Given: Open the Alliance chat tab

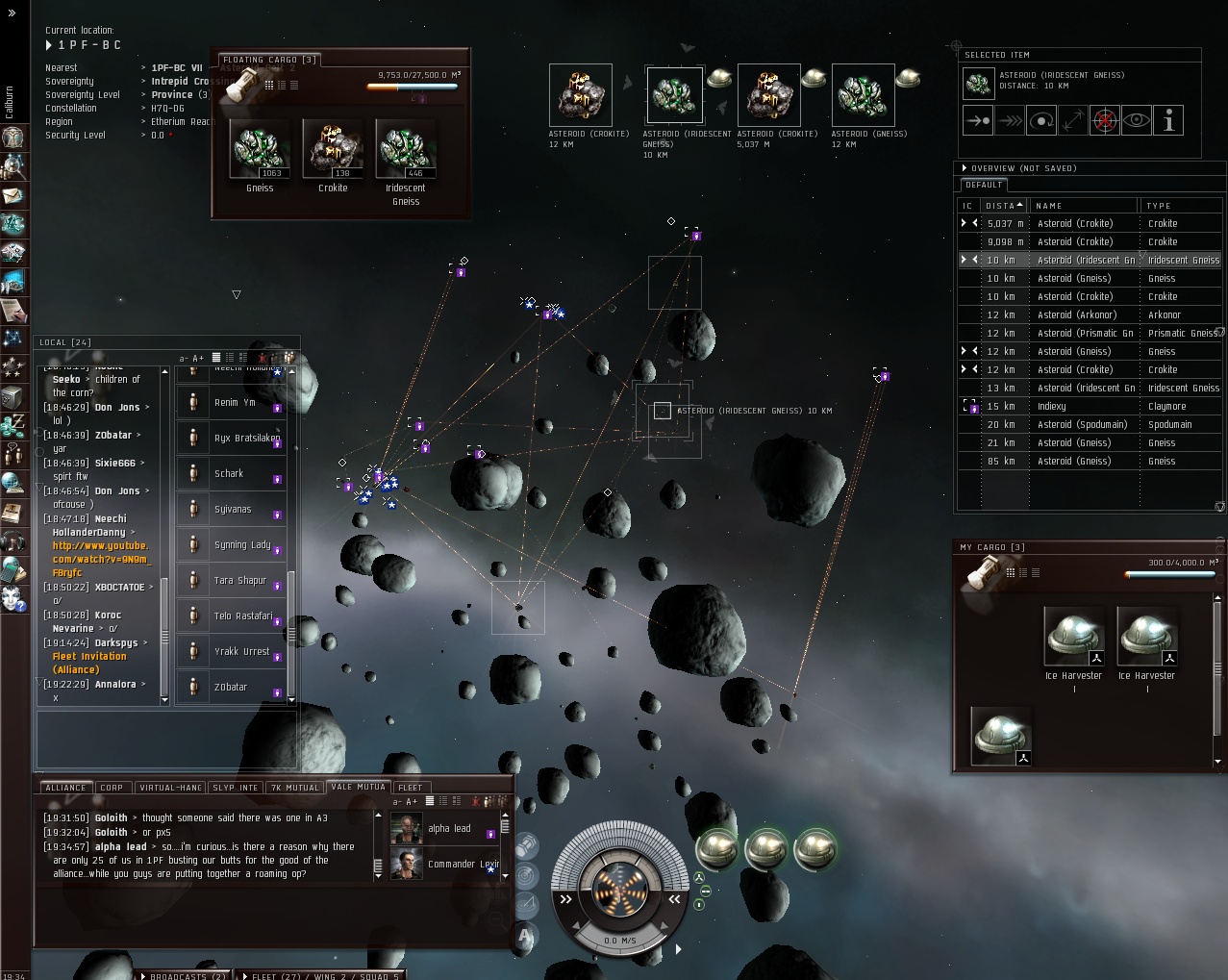Looking at the screenshot, I should point(65,788).
